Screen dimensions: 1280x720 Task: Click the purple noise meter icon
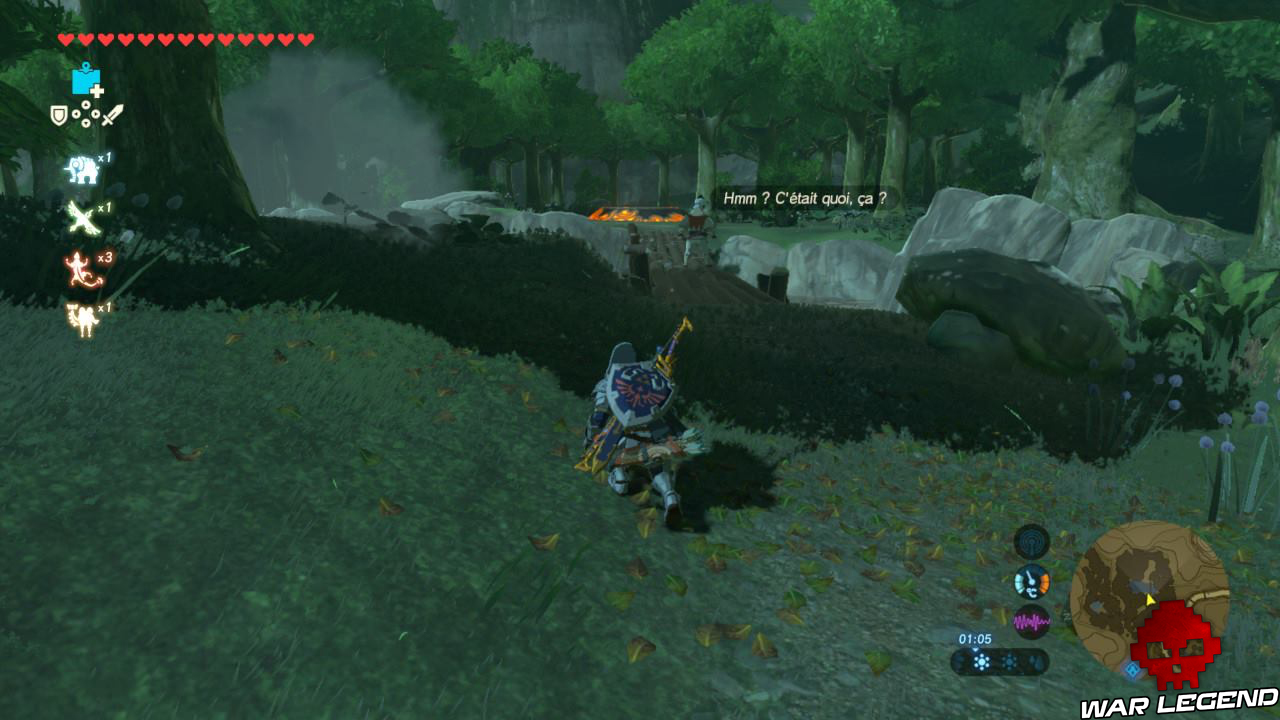coord(1031,620)
